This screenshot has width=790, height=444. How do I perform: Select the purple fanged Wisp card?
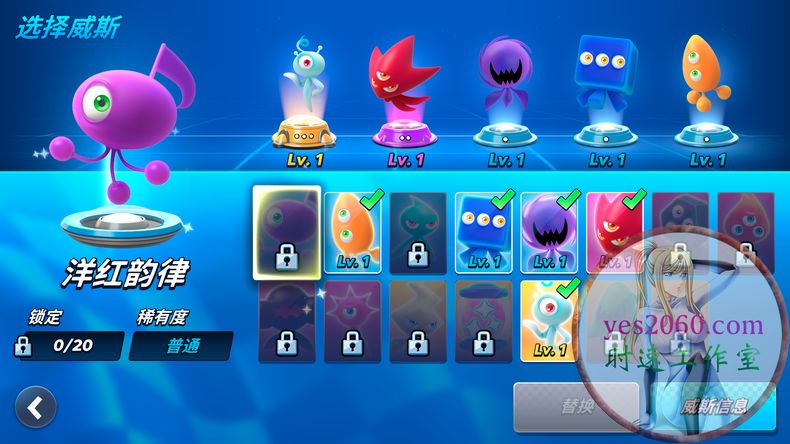pyautogui.click(x=549, y=232)
